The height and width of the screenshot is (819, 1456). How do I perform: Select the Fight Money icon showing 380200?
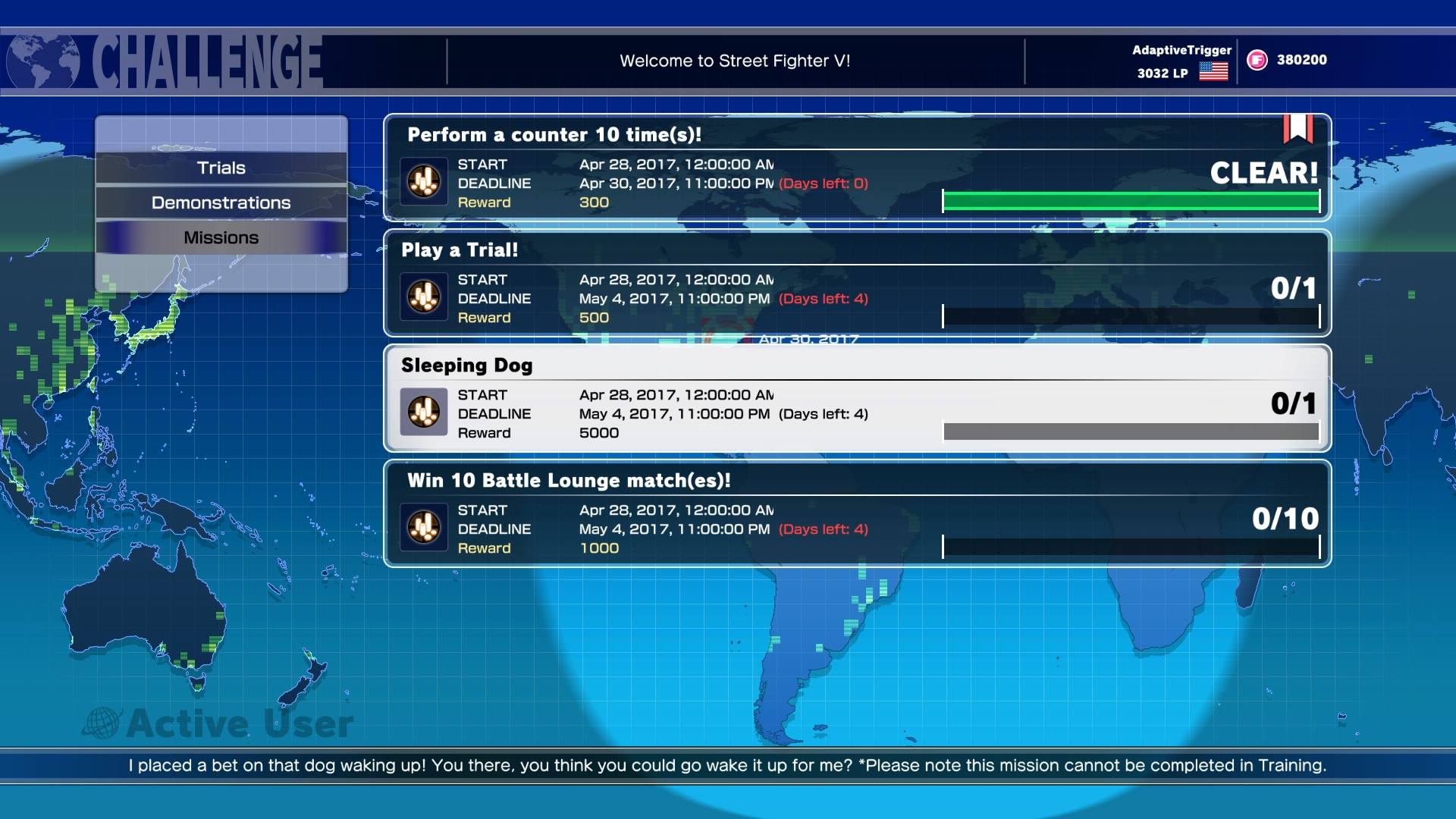1255,60
